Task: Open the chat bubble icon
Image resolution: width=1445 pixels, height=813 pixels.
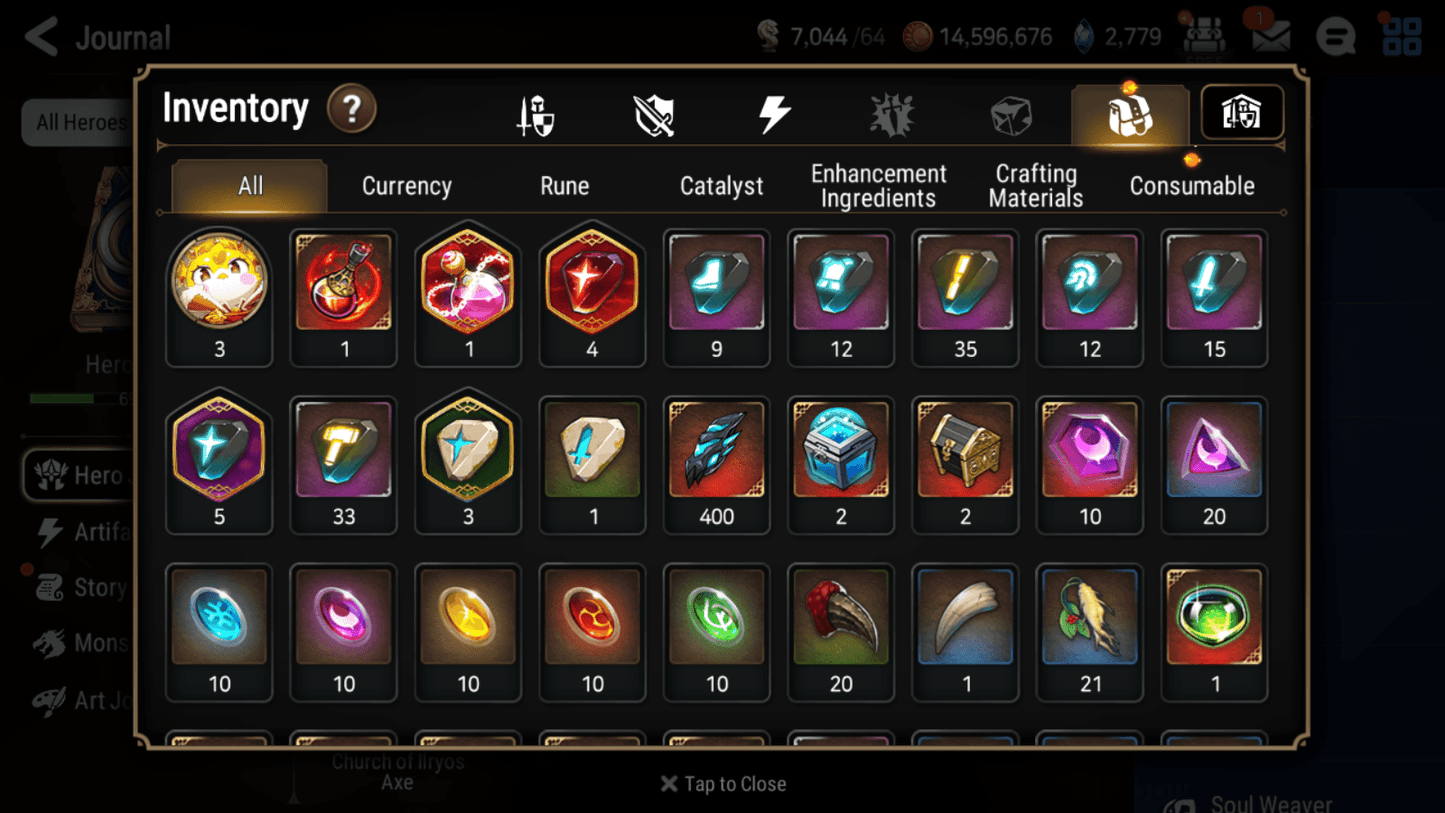Action: [x=1335, y=36]
